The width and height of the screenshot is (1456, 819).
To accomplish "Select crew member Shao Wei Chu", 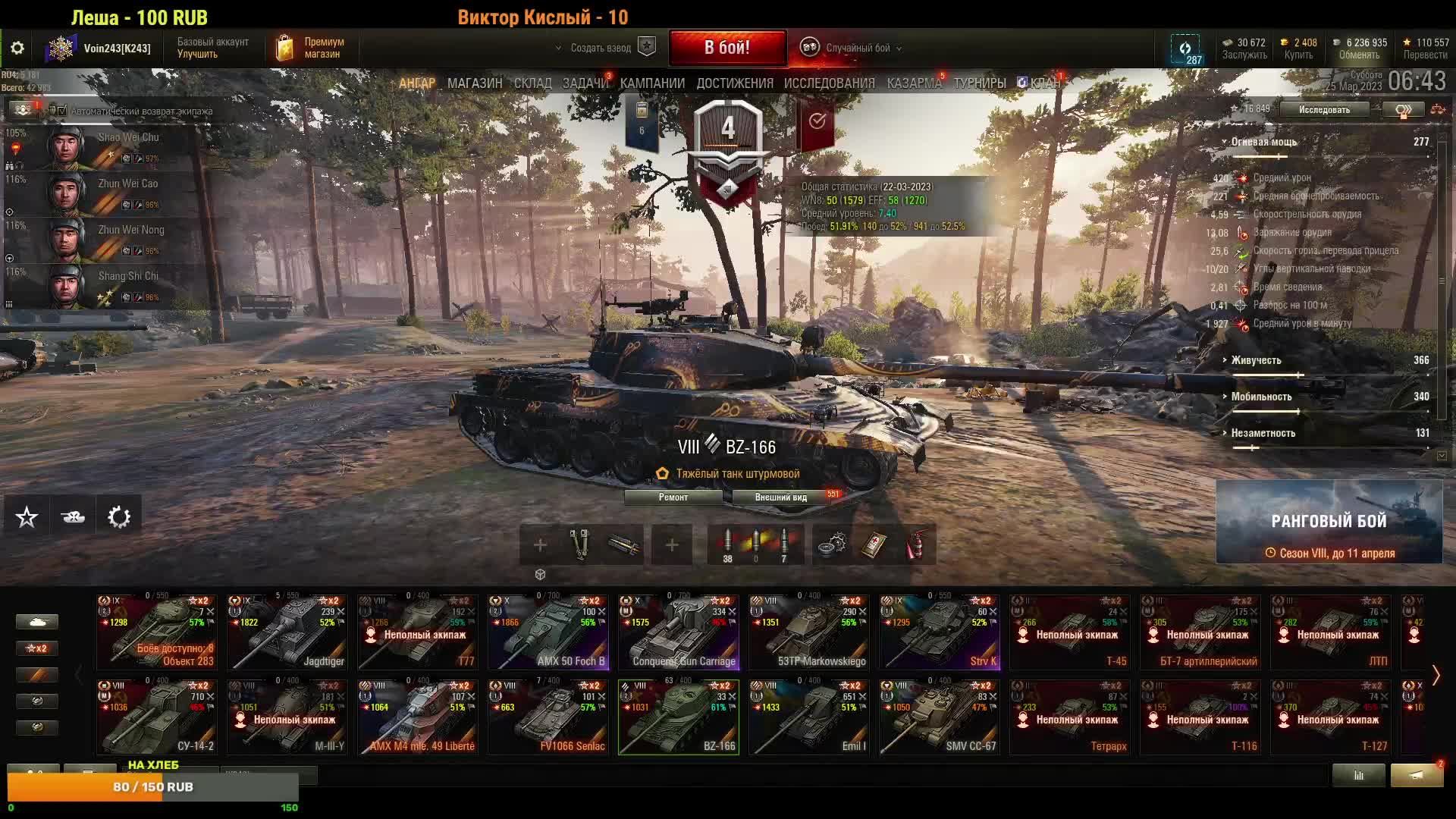I will (x=106, y=146).
